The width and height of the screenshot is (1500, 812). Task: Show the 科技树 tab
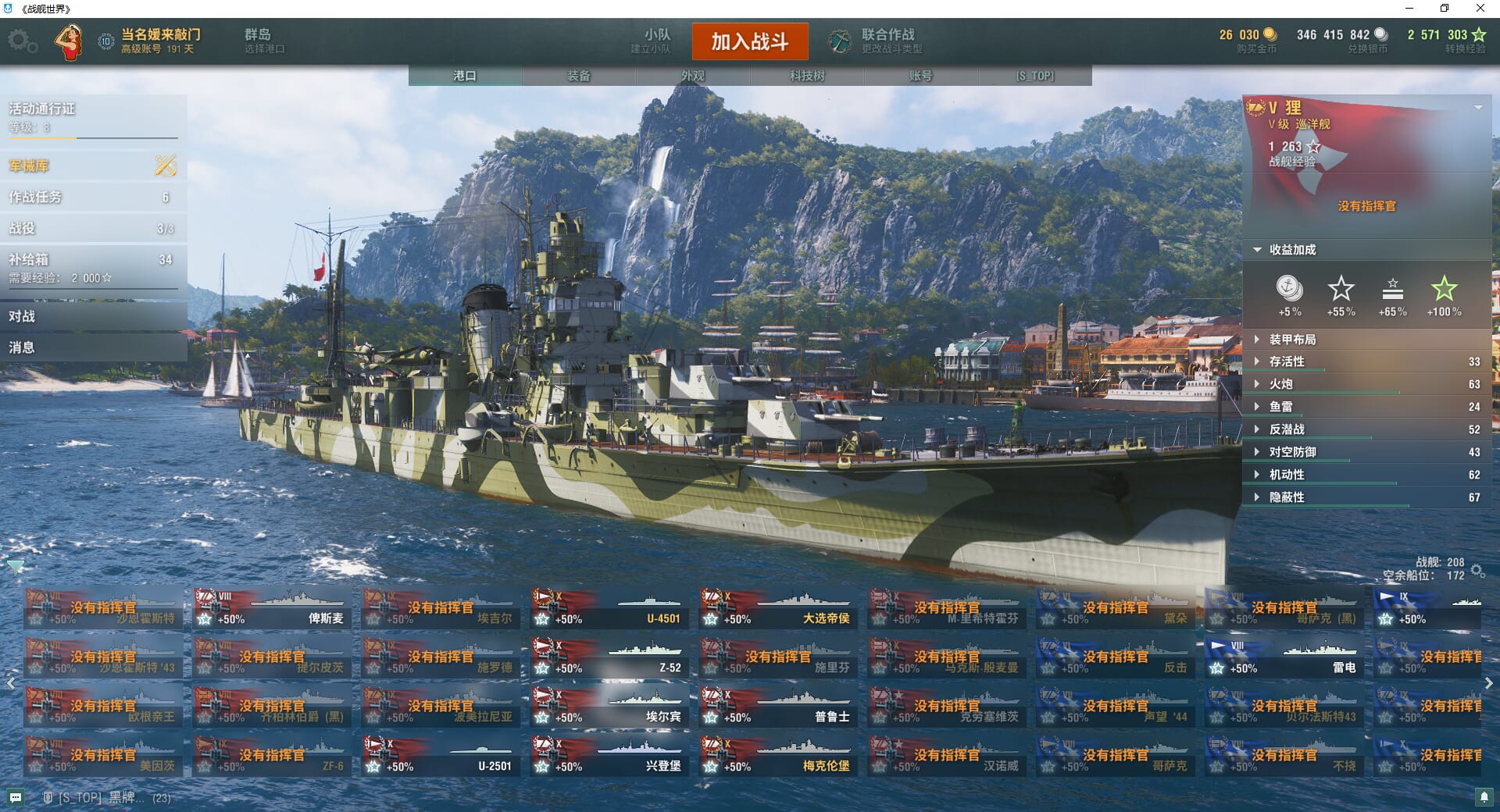pos(807,76)
